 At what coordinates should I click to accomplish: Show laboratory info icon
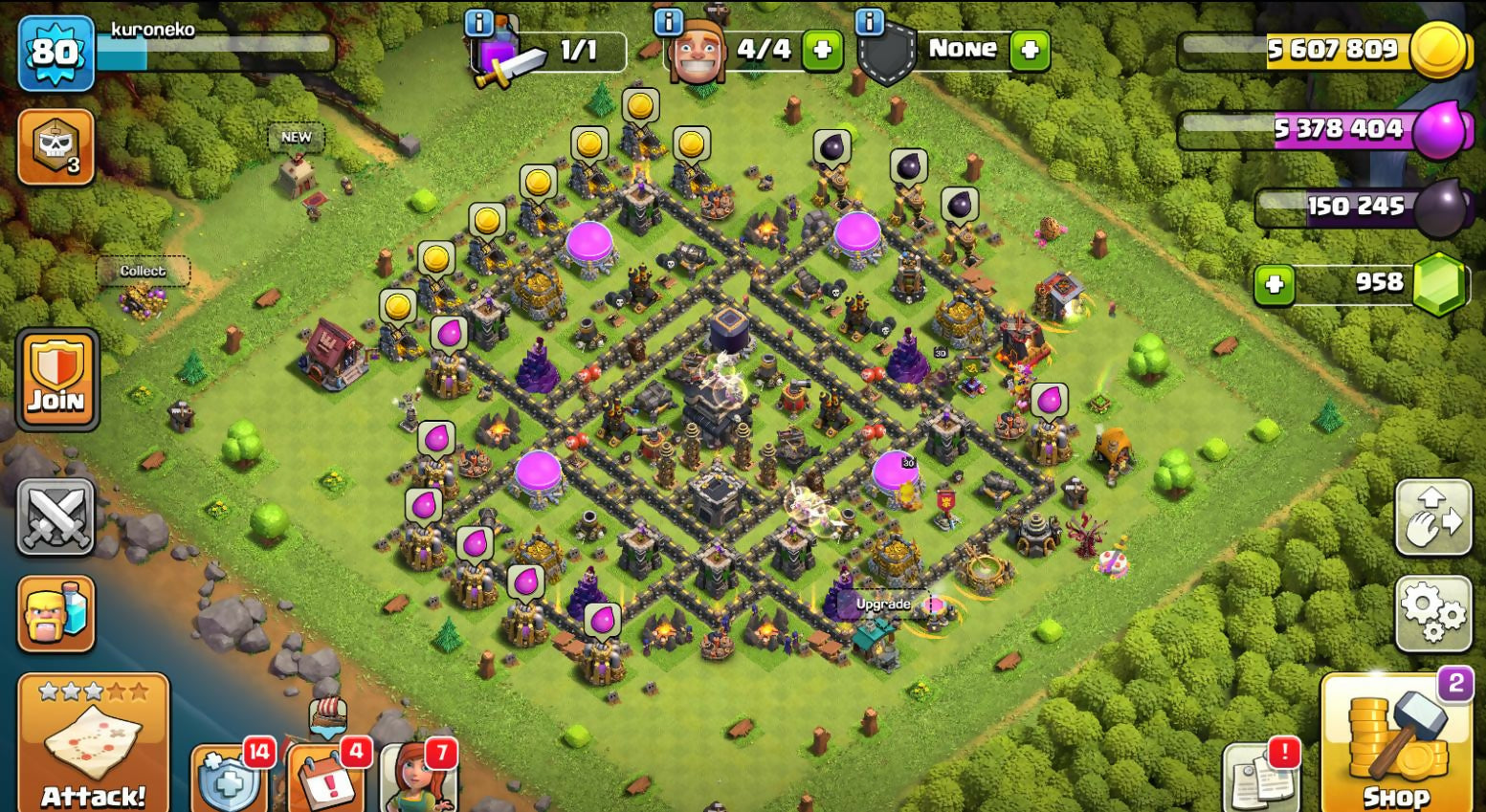478,22
